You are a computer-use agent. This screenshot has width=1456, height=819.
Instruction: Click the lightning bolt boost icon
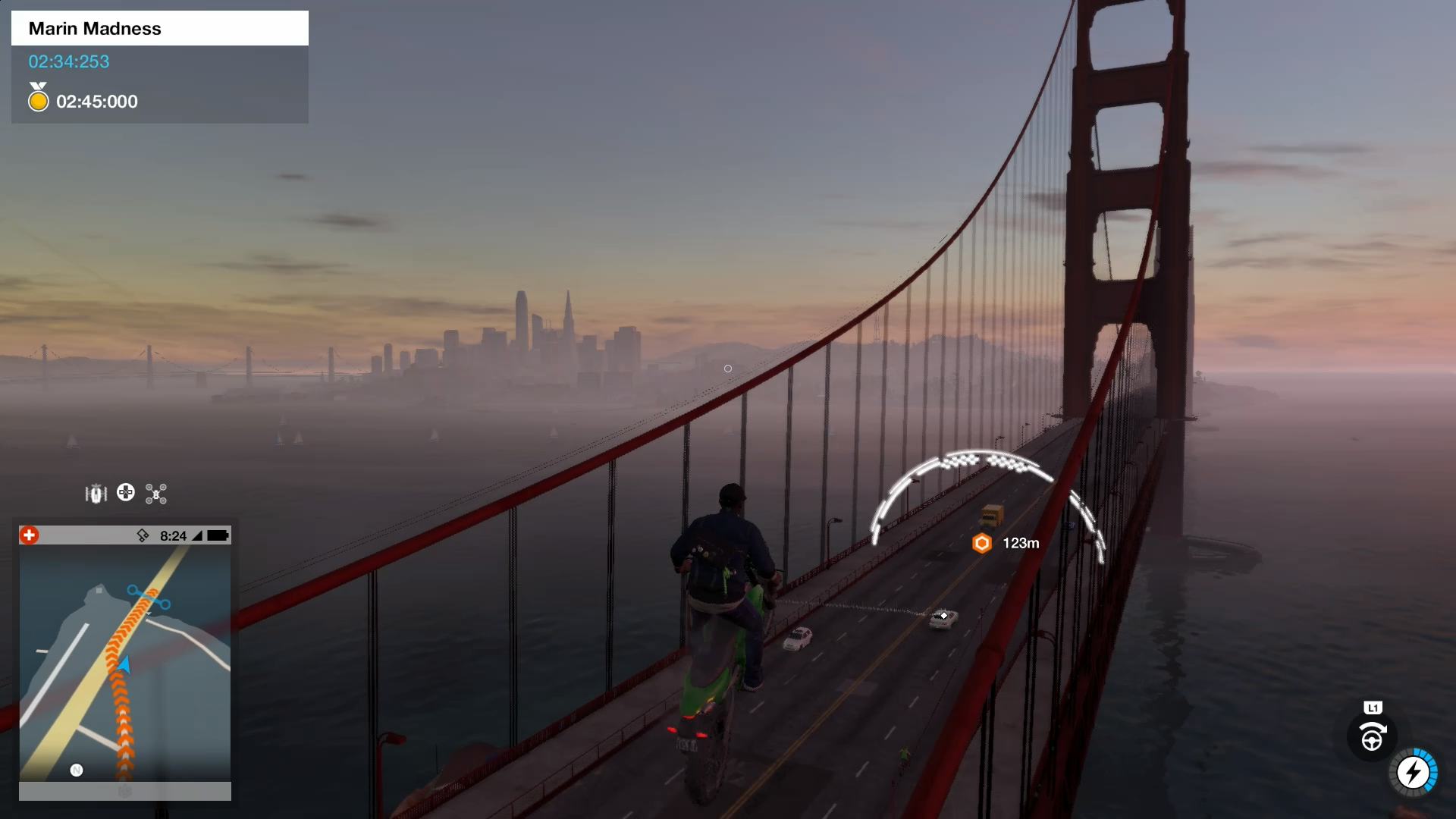point(1414,772)
